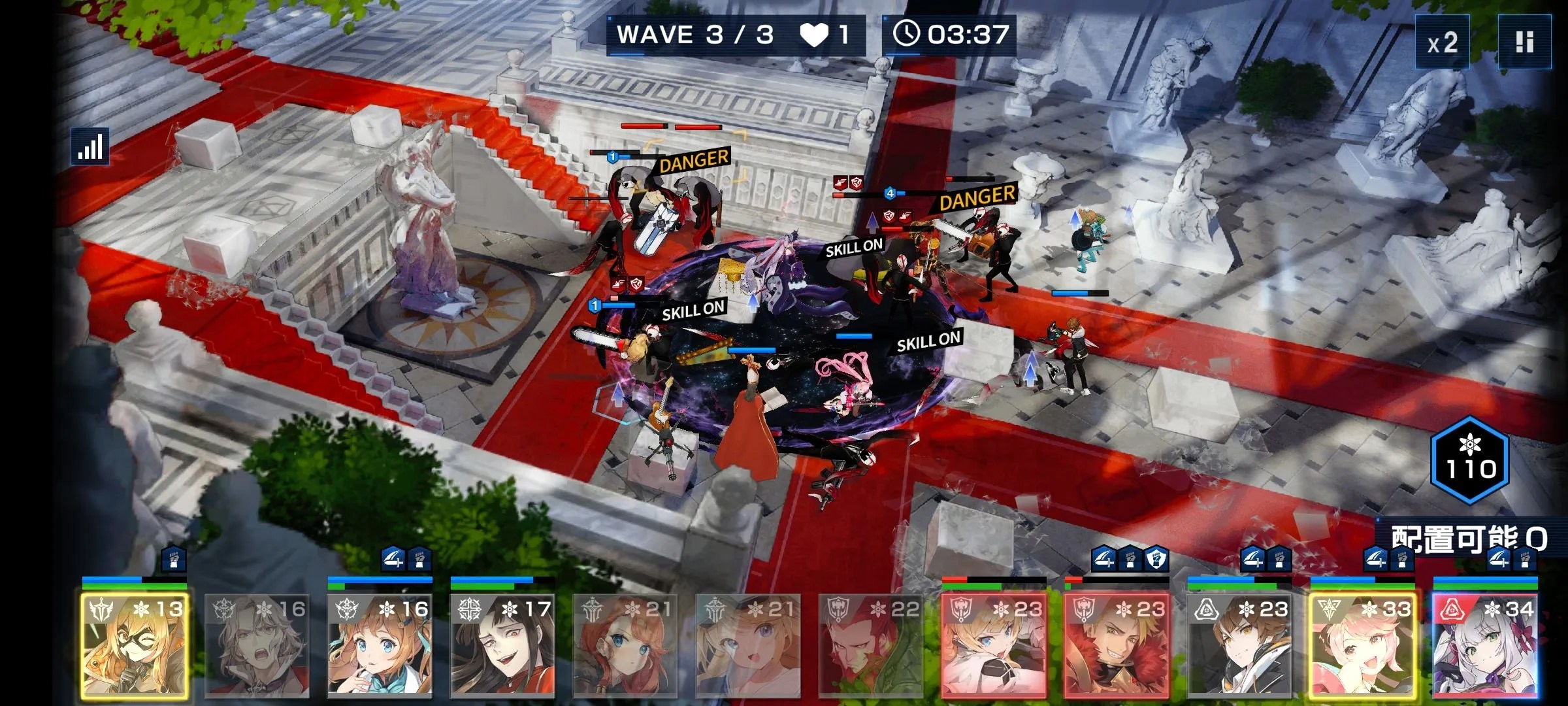Choose the brown-haired man card costing 23
Image resolution: width=1568 pixels, height=706 pixels.
1239,646
